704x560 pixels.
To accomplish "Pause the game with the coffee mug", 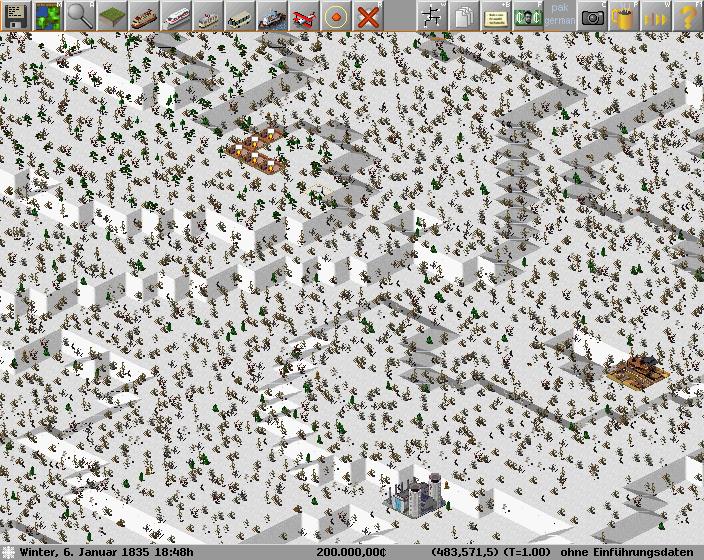I will click(x=624, y=15).
